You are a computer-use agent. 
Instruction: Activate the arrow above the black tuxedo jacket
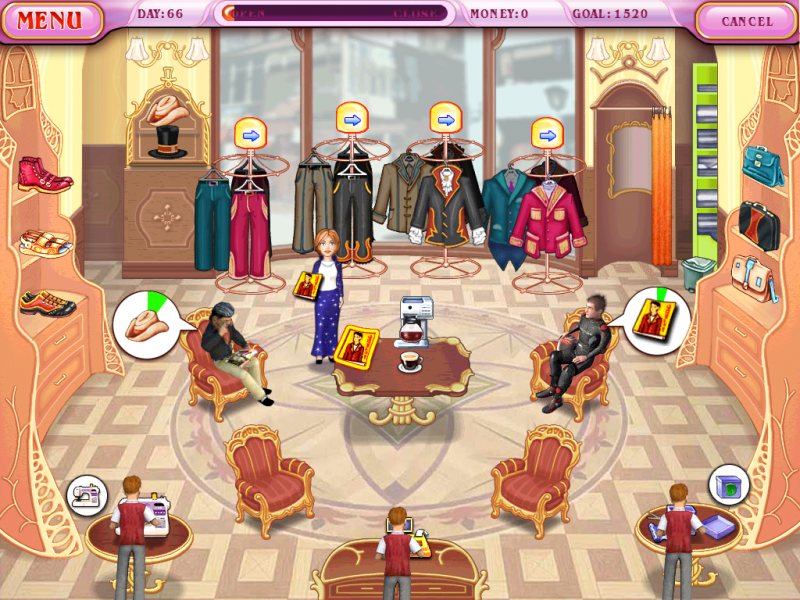(446, 119)
